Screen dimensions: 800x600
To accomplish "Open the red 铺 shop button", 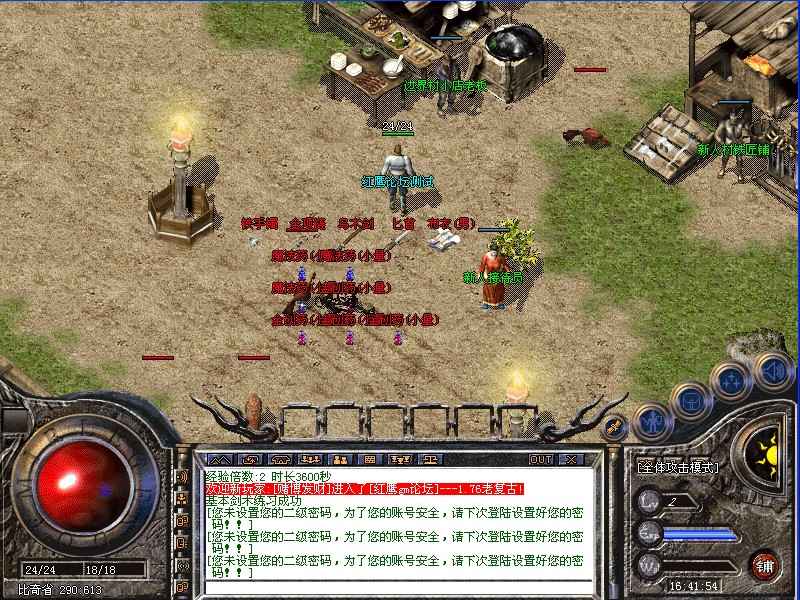I will coord(766,562).
